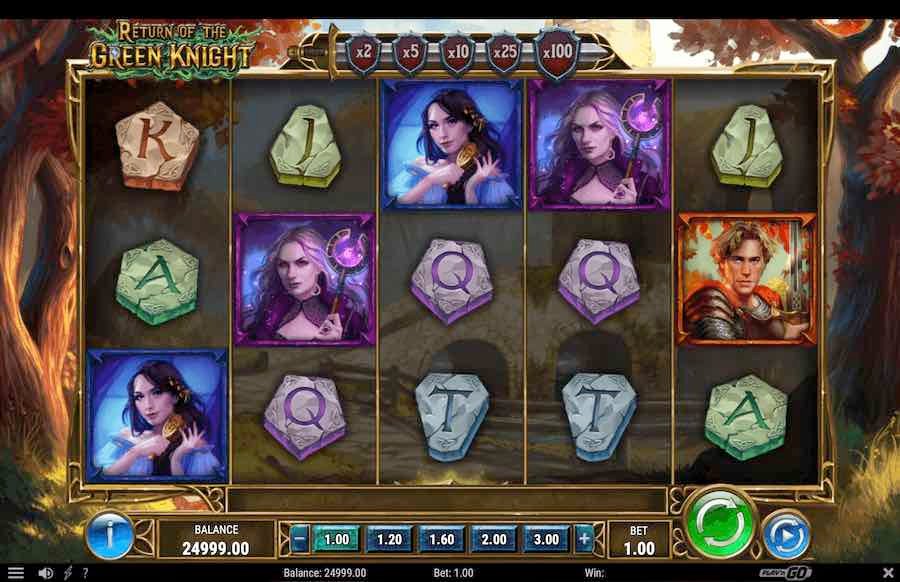Close the game with the X icon
The height and width of the screenshot is (582, 900).
click(885, 574)
